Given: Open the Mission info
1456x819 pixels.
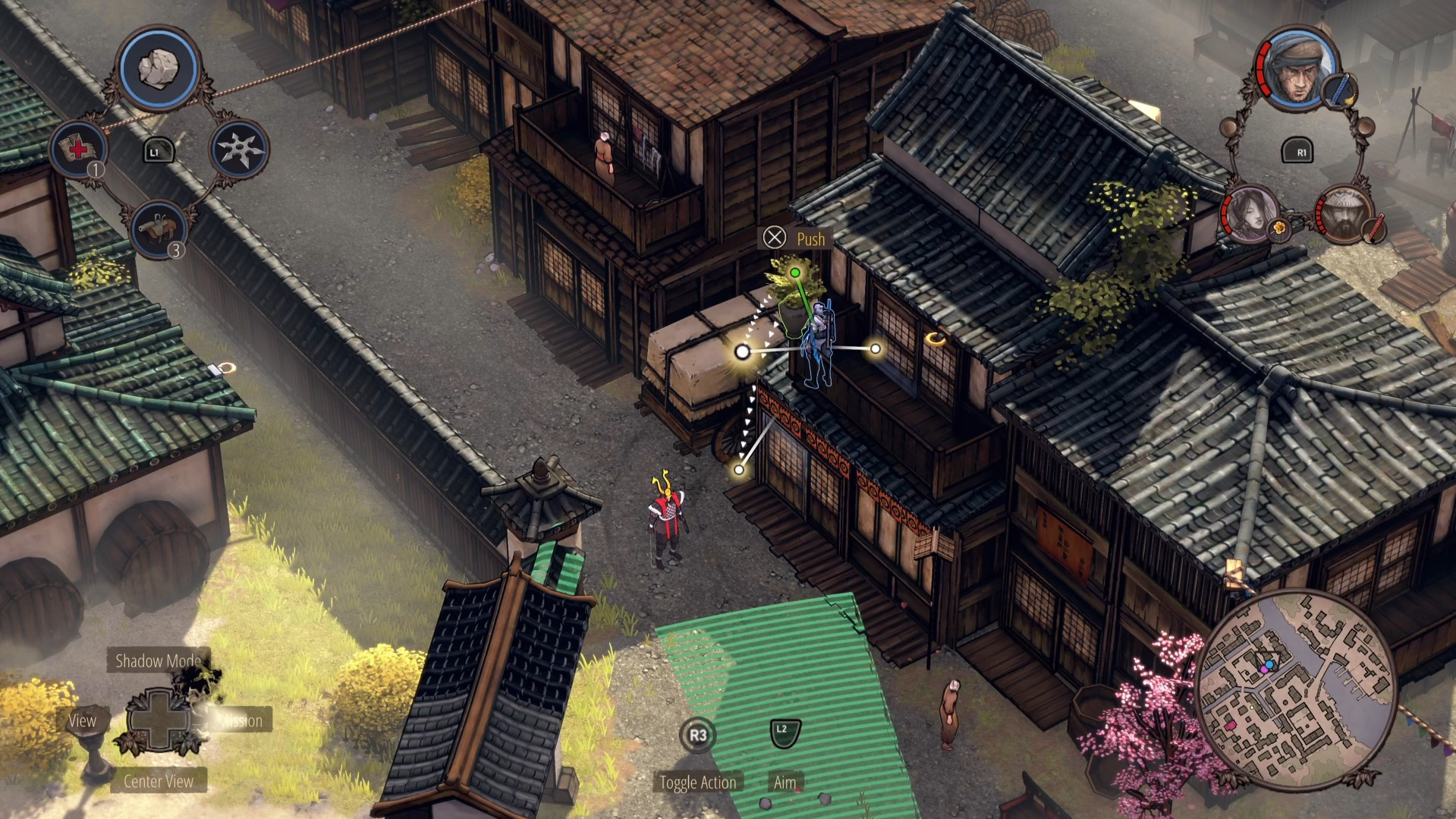Looking at the screenshot, I should 240,720.
